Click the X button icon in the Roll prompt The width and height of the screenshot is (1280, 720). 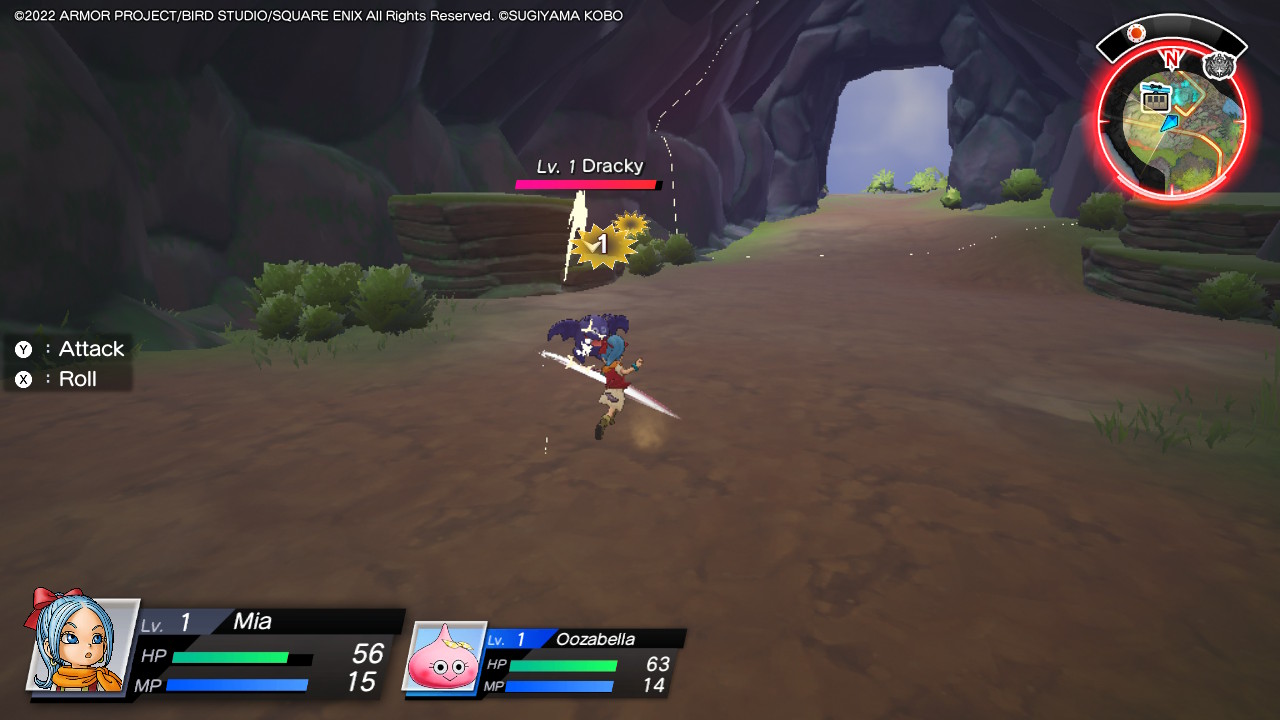(x=22, y=379)
